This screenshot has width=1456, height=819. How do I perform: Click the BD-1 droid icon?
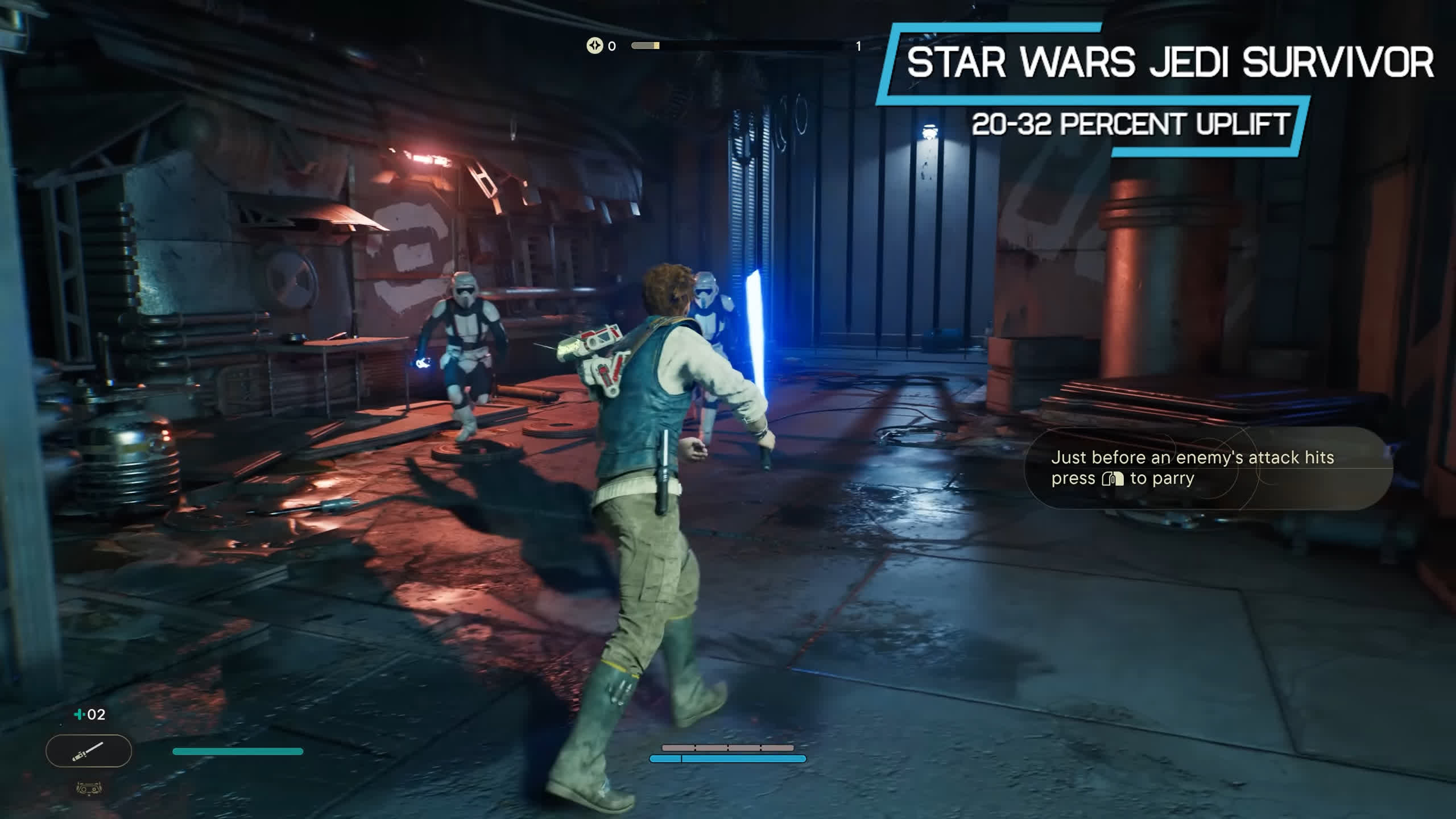[x=89, y=788]
